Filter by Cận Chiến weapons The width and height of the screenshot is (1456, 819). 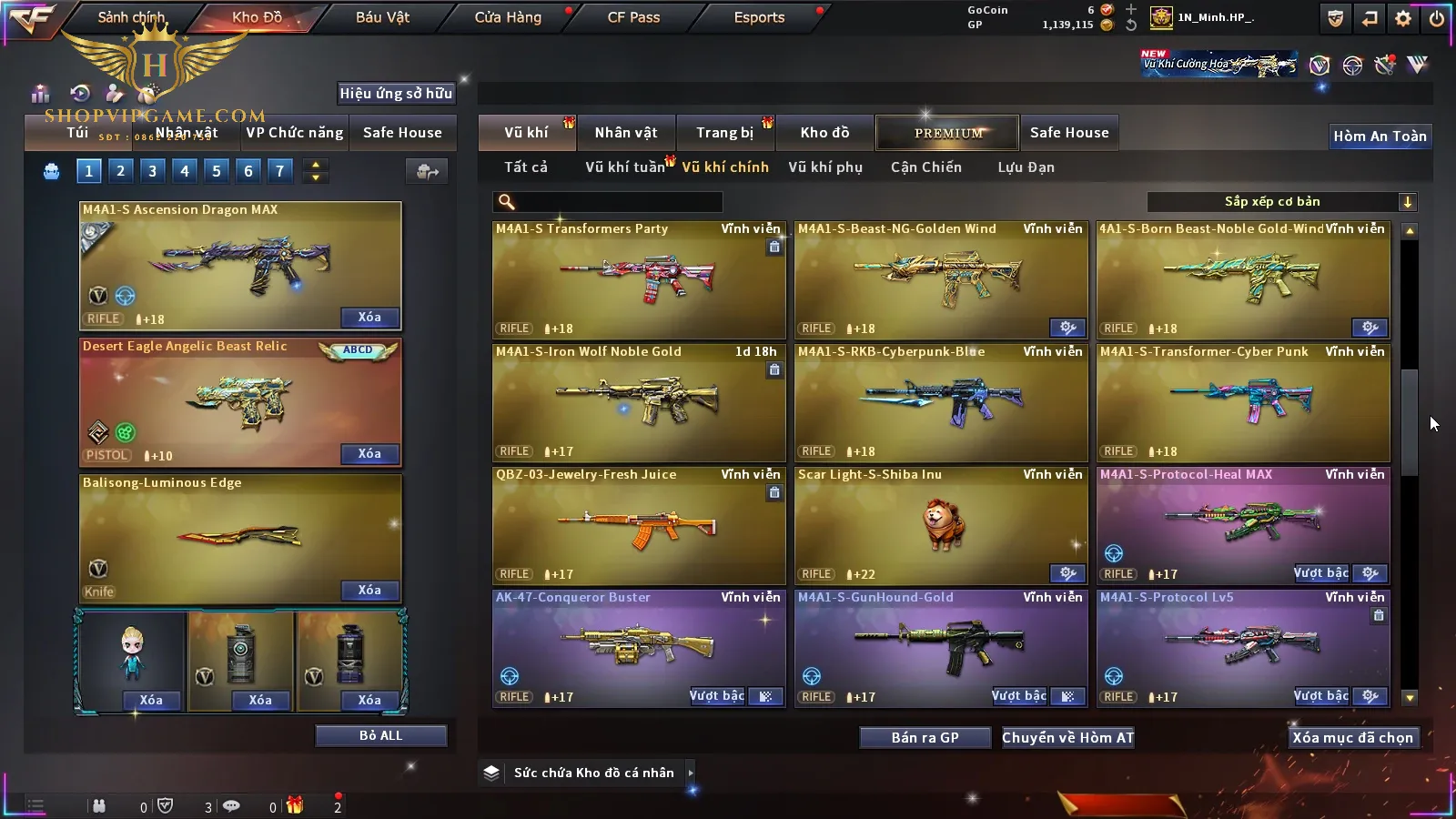[x=925, y=167]
